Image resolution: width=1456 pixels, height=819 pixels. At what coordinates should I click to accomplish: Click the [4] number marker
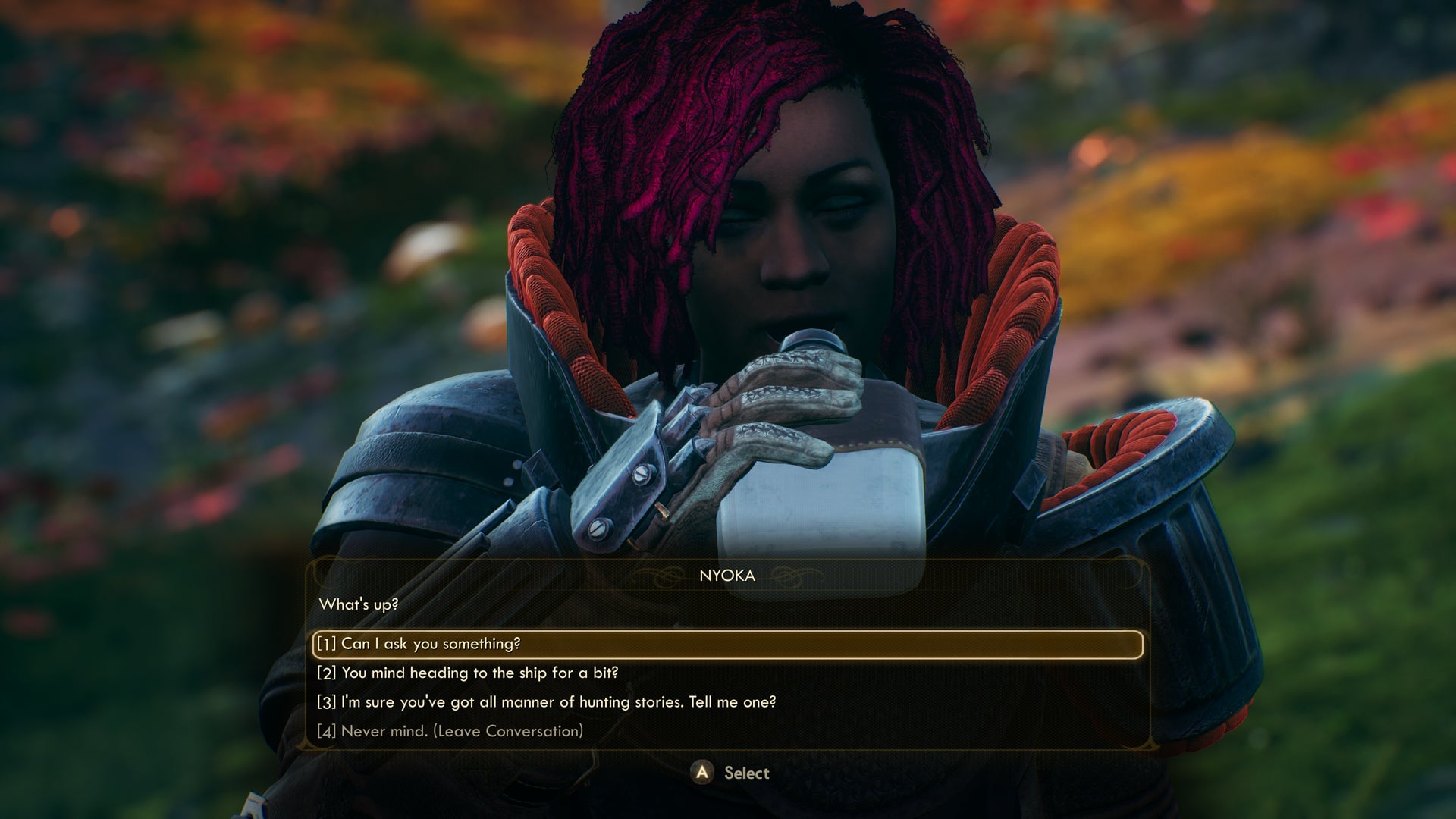[326, 731]
